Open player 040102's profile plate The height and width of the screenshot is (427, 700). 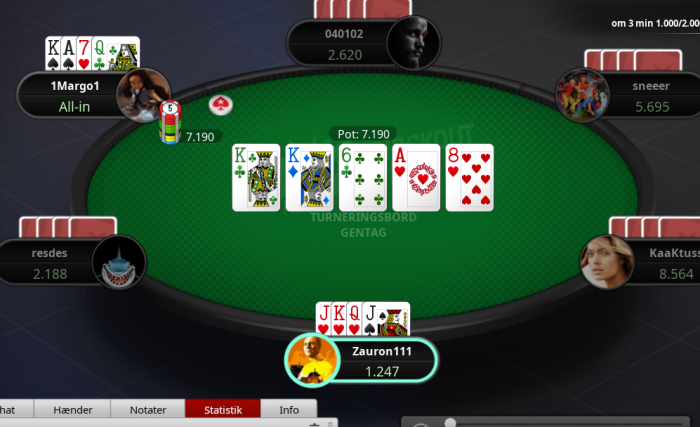click(343, 45)
